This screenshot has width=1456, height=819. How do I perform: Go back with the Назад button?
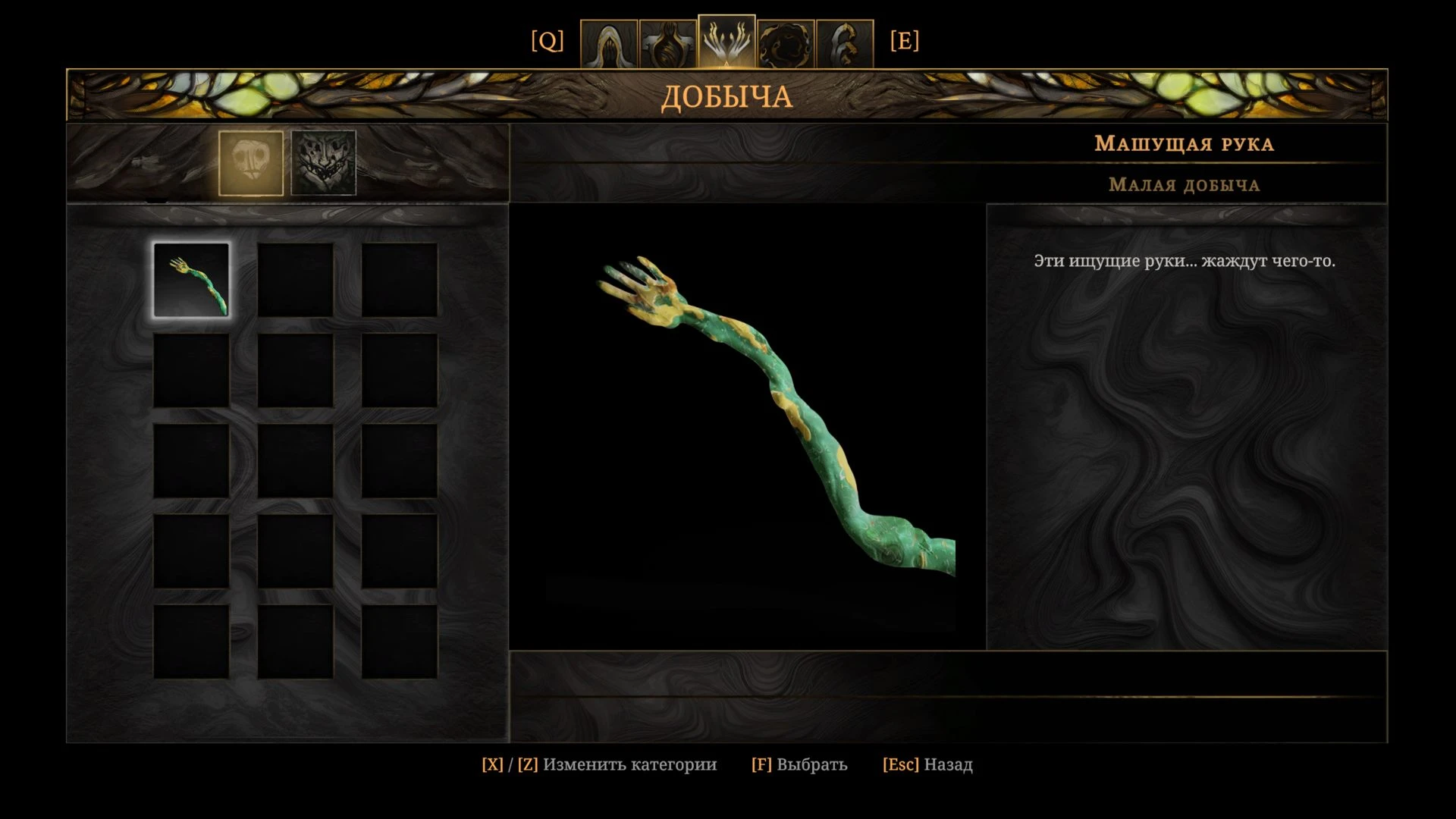[927, 764]
